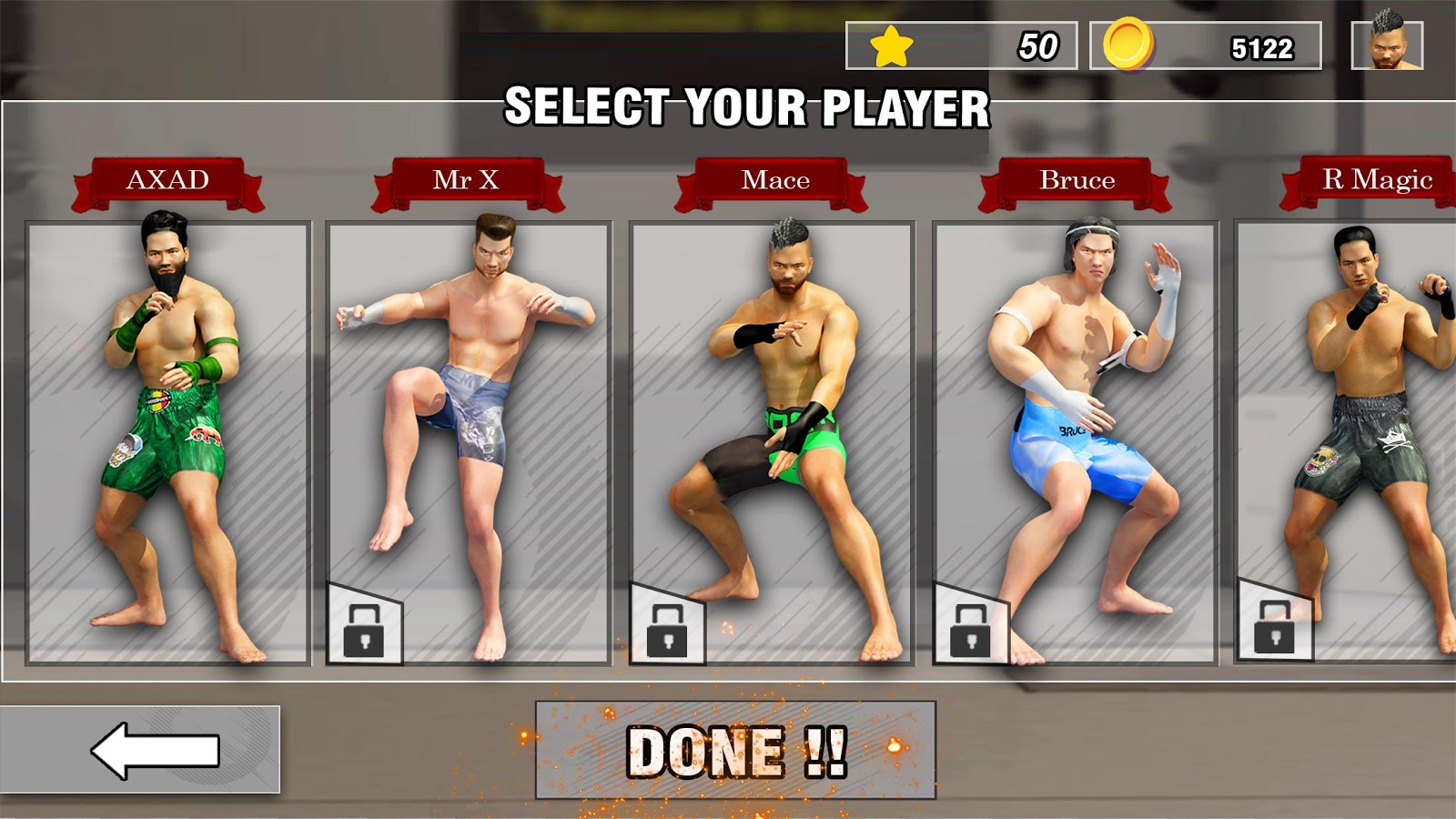Tap the lock icon on R Magic
This screenshot has width=1456, height=819.
(x=1276, y=628)
